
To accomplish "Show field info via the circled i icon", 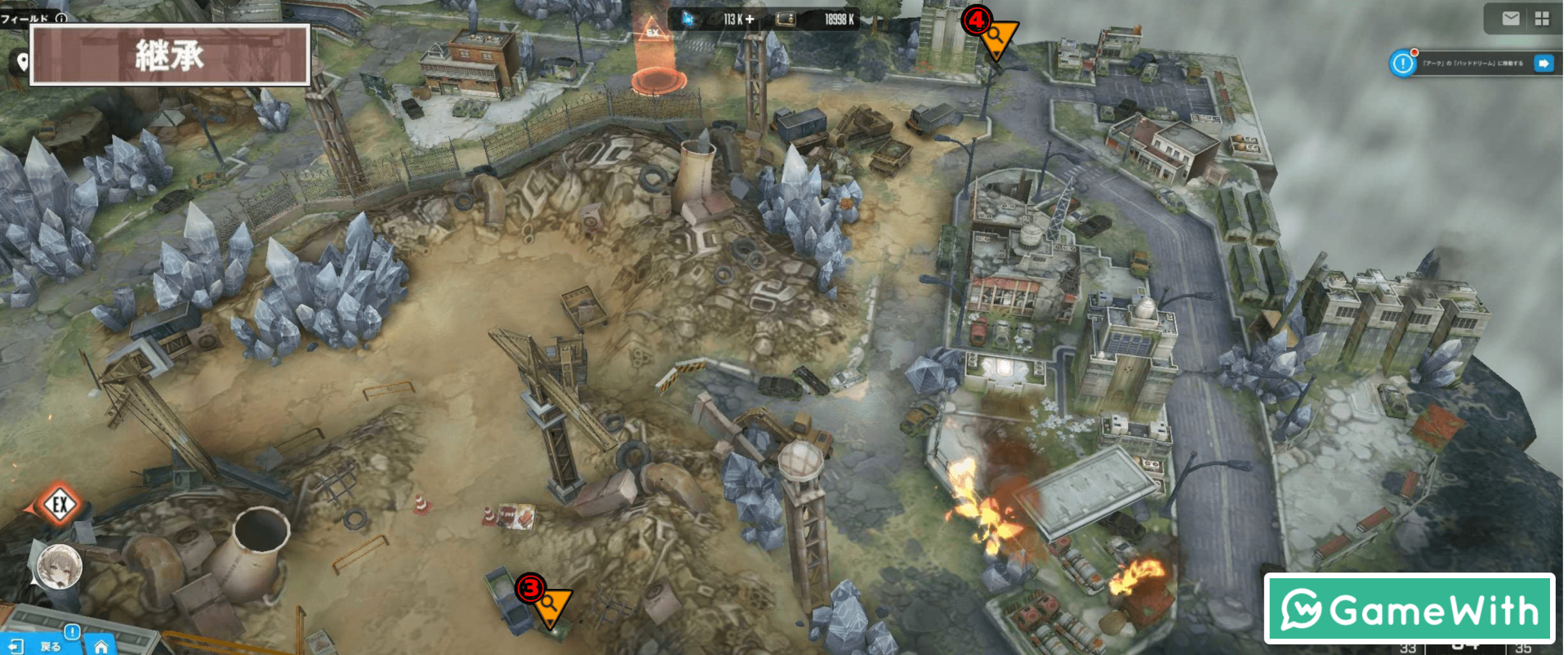I will point(61,17).
